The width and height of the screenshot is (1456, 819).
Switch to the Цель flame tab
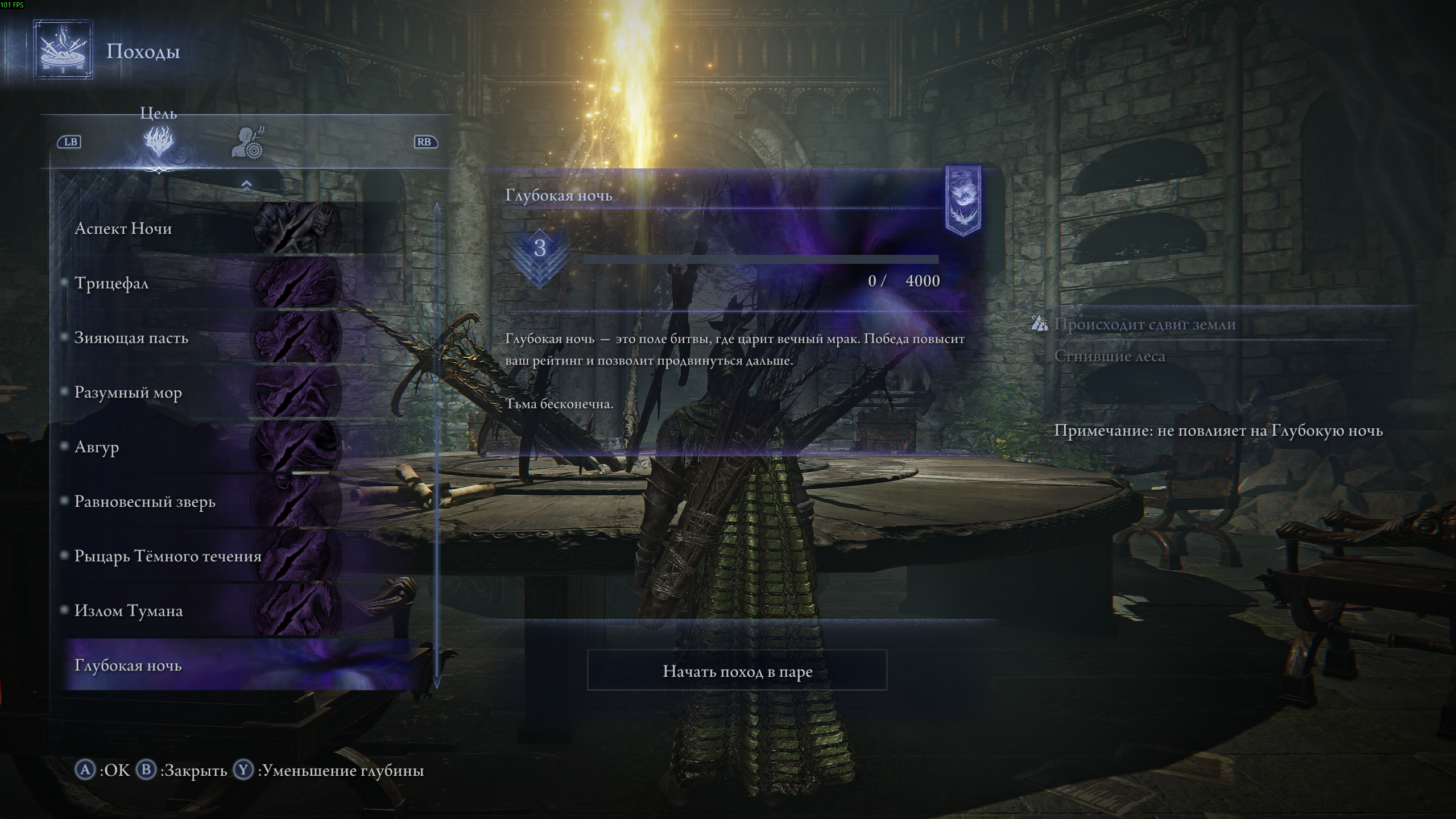point(159,142)
